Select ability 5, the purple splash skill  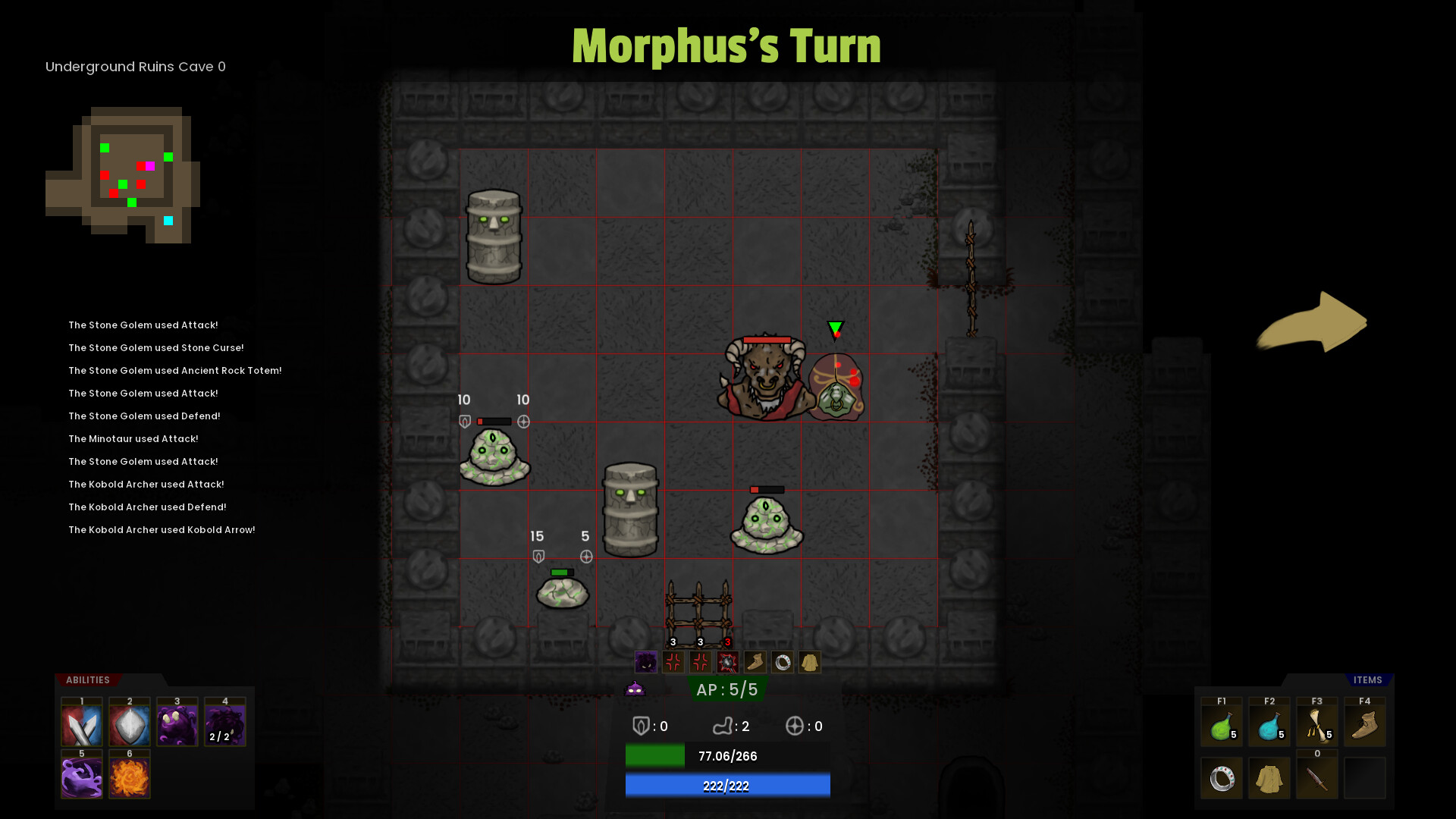click(81, 775)
